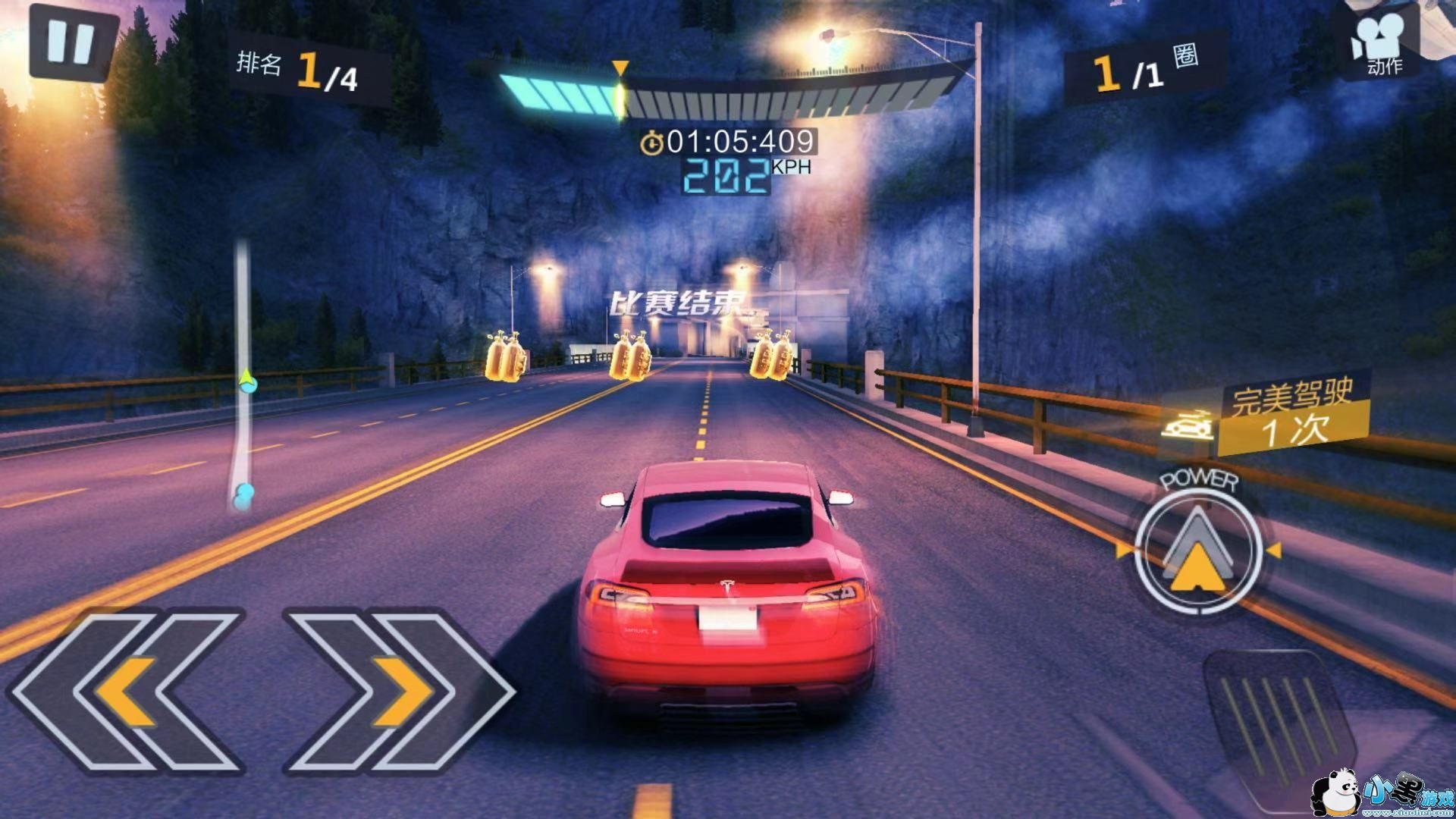Steer right with the right arrow
Viewport: 1456px width, 819px height.
pos(398,692)
